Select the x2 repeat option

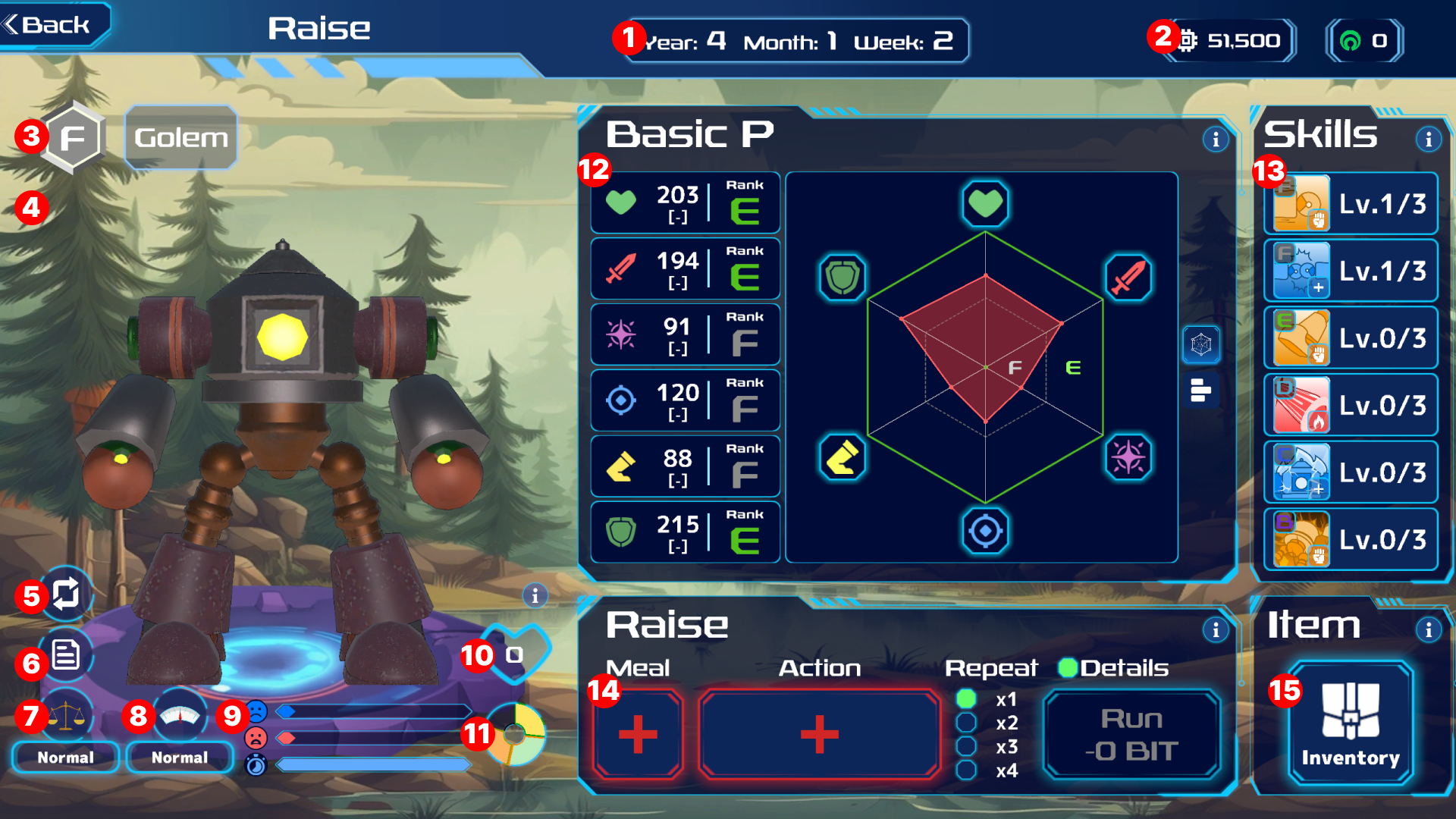tap(966, 723)
